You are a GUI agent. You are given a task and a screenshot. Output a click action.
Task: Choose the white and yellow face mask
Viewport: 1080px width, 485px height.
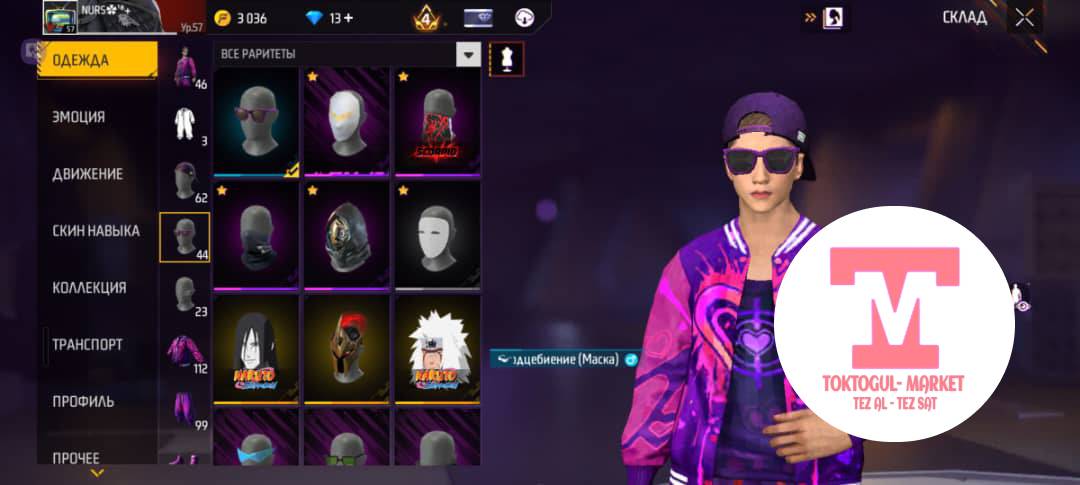click(346, 123)
